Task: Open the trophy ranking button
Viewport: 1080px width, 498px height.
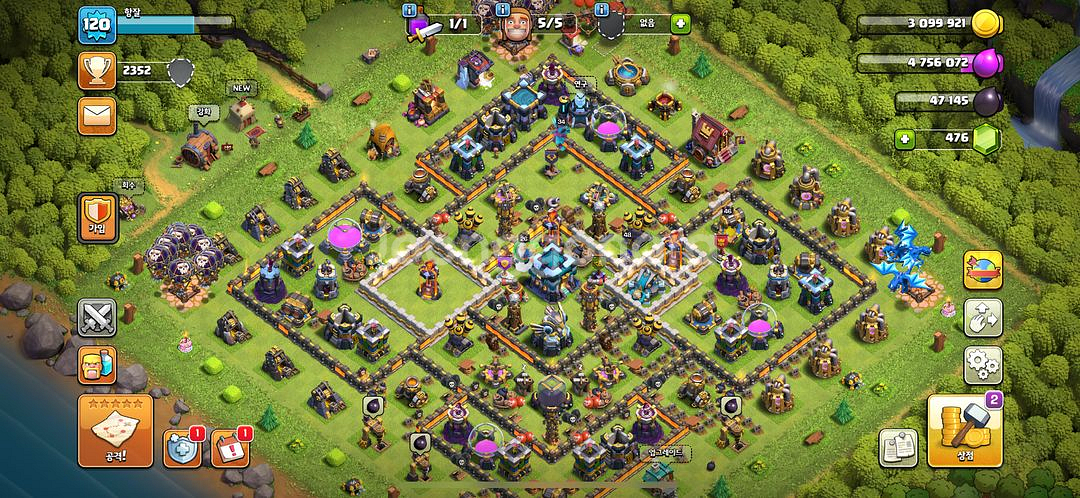Action: pyautogui.click(x=97, y=70)
